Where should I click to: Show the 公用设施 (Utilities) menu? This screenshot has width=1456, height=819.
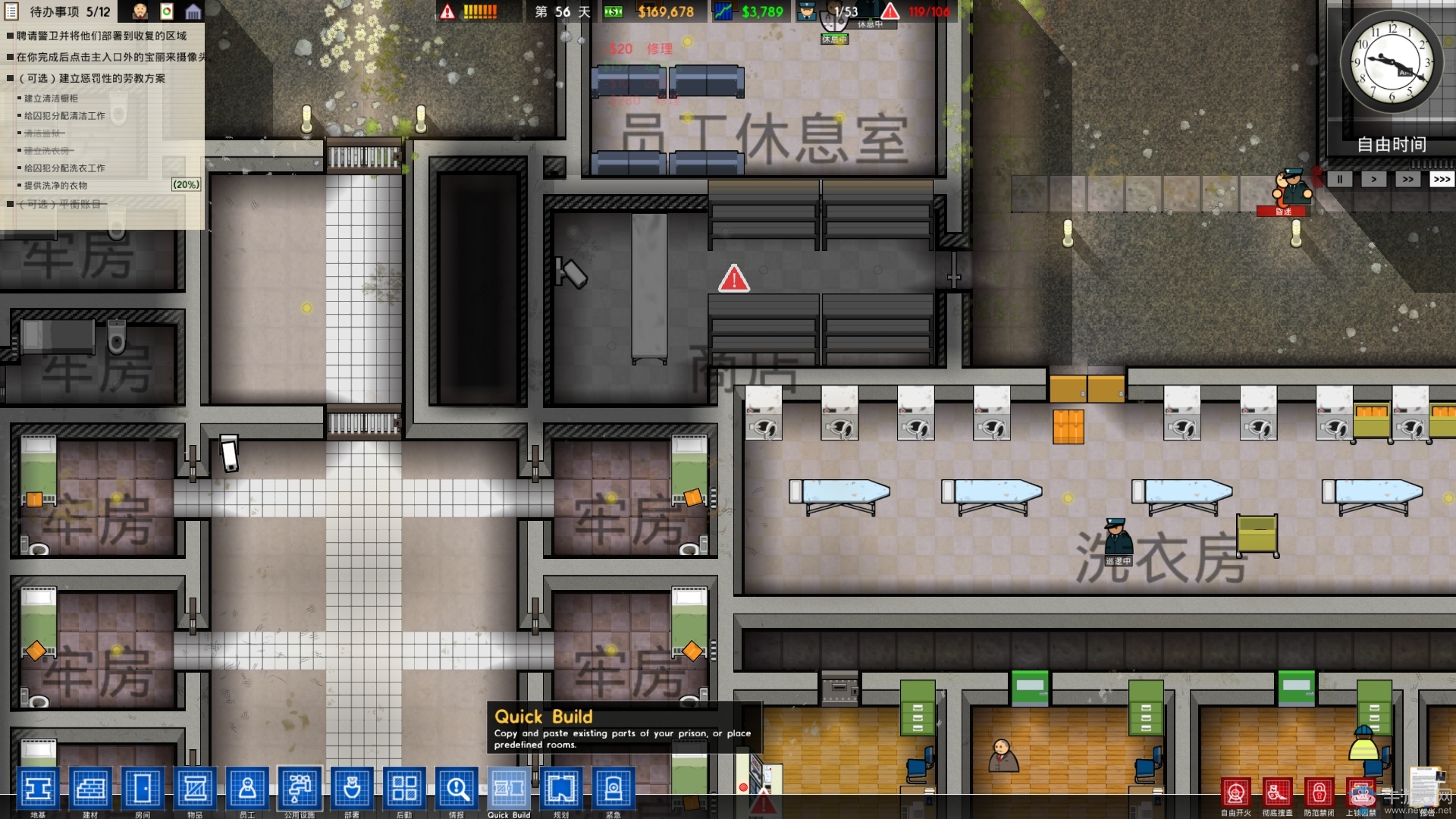(300, 789)
